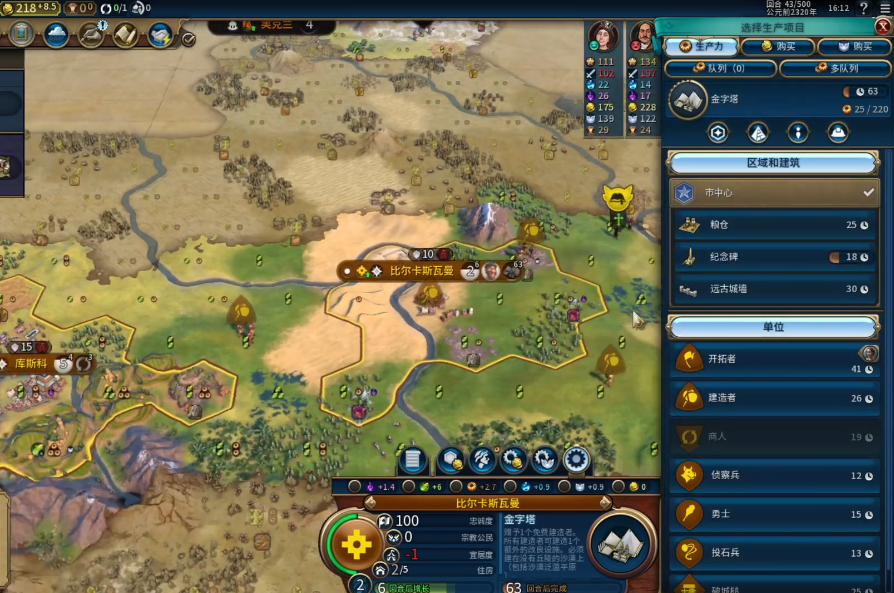Open the Civilopedia question mark help
The width and height of the screenshot is (894, 593).
[863, 7]
